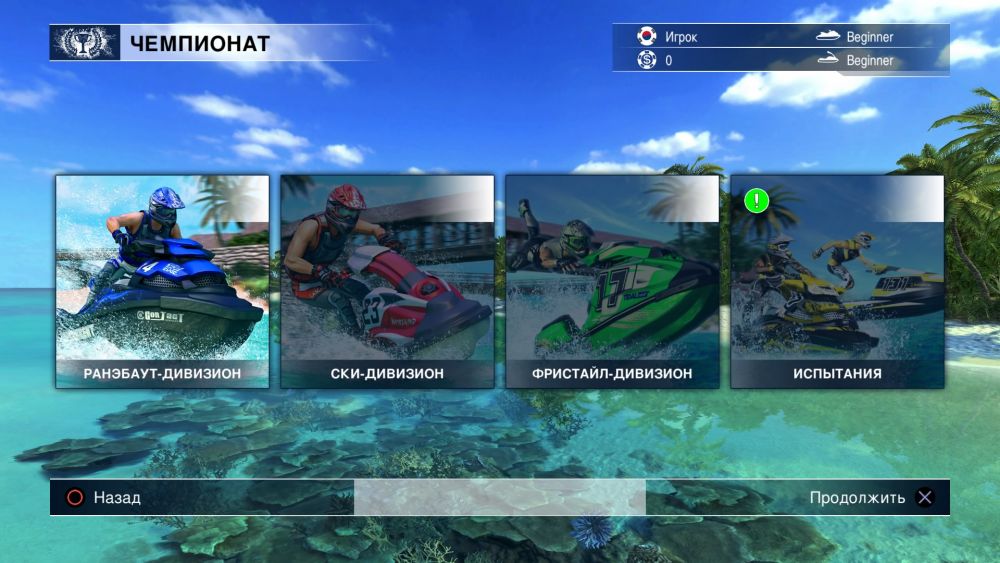Confirm with the Продолжить button
The image size is (1000, 563).
[871, 498]
